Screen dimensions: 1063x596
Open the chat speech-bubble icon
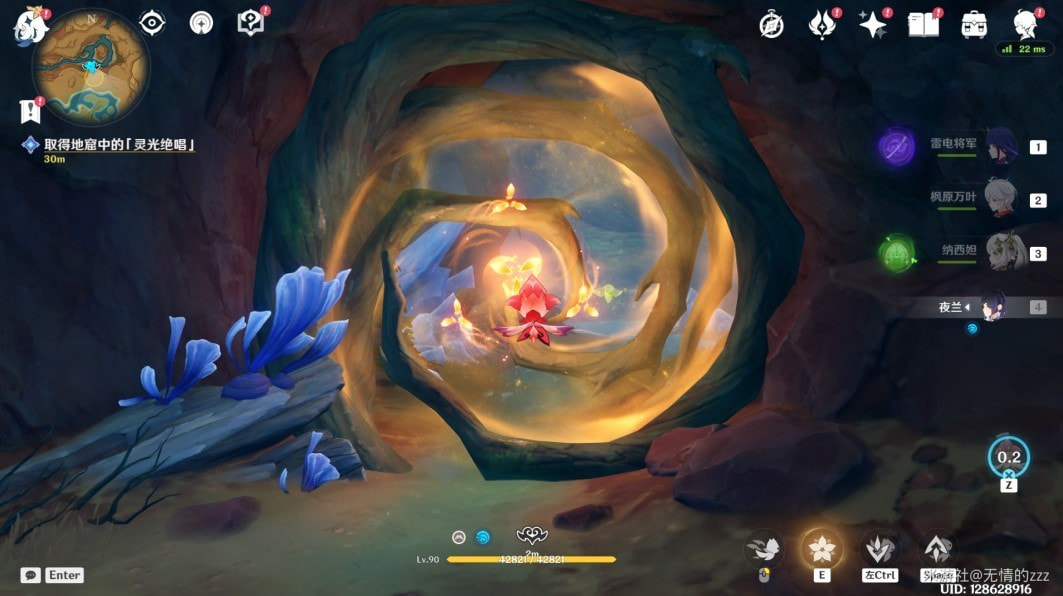(30, 575)
